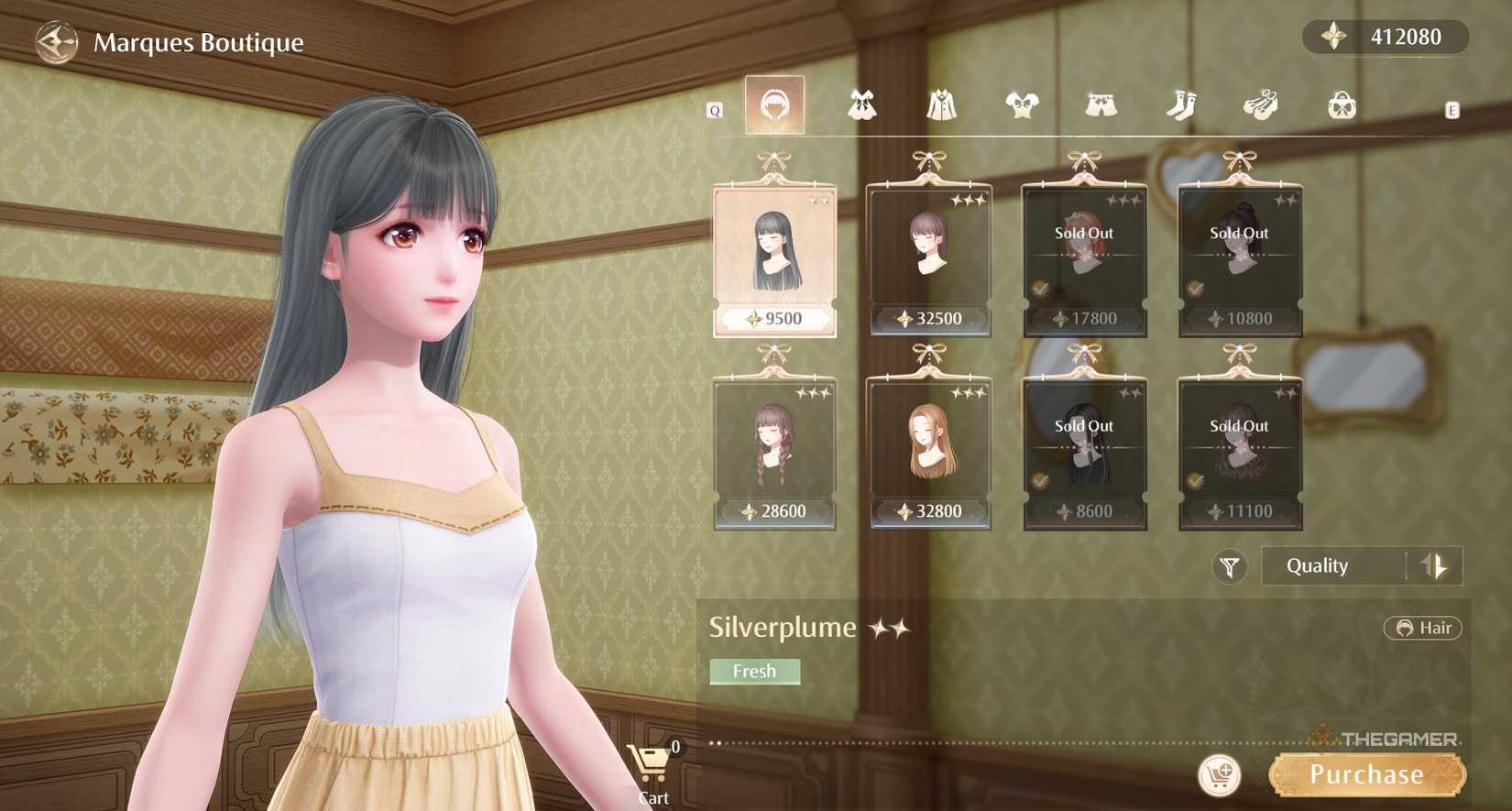Toggle the ascending/descending sort arrows
Image resolution: width=1512 pixels, height=811 pixels.
click(x=1435, y=565)
